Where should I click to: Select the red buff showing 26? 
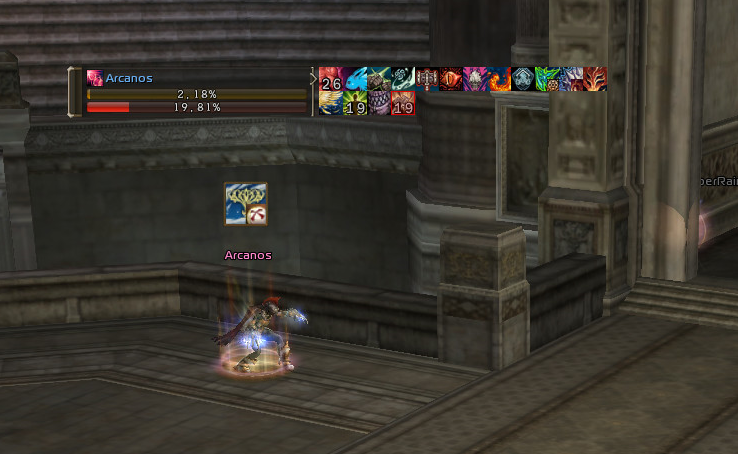coord(330,79)
